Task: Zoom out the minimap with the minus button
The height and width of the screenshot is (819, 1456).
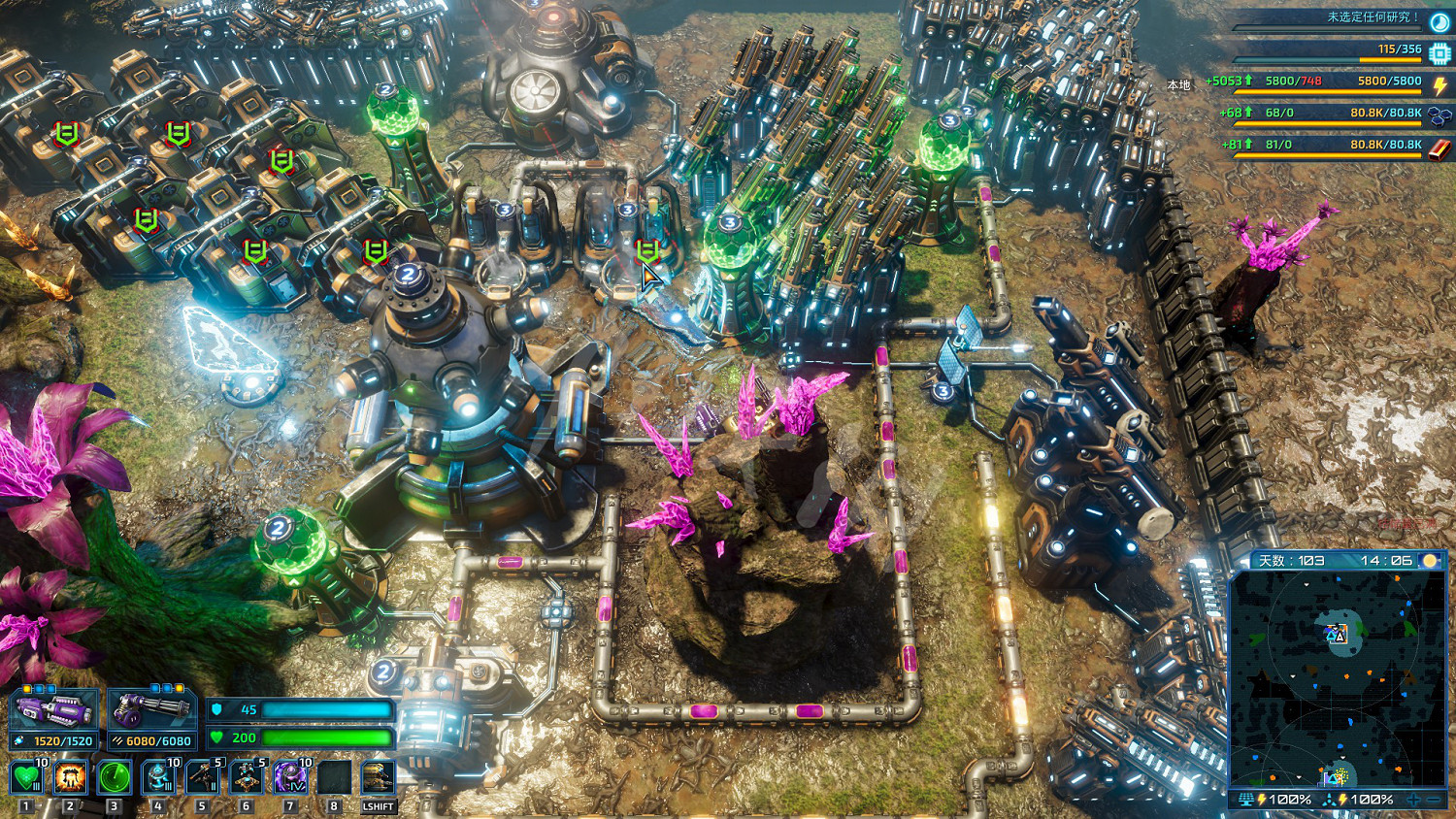Action: click(x=1435, y=800)
